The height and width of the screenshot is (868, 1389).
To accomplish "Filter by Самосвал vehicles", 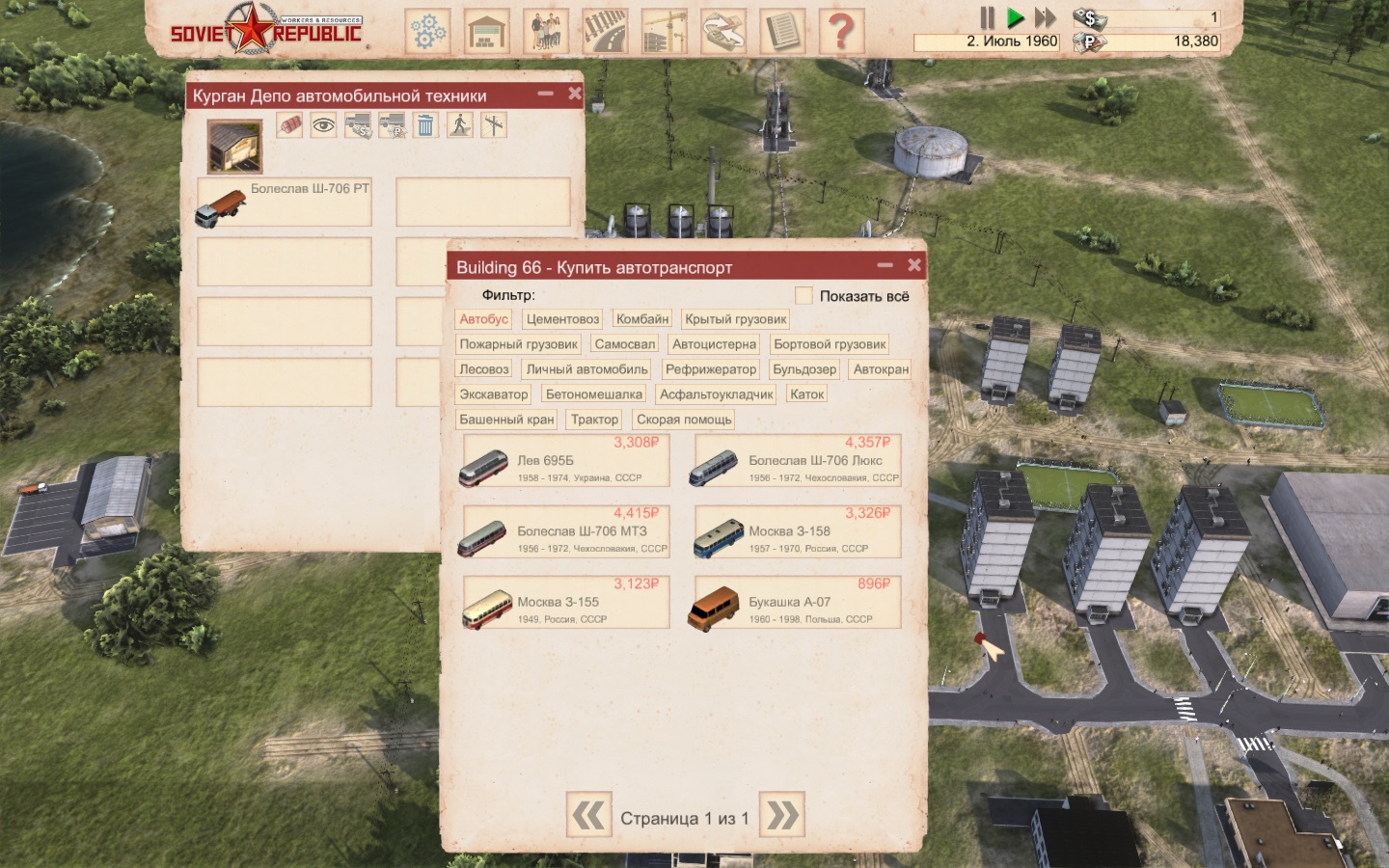I will (624, 344).
